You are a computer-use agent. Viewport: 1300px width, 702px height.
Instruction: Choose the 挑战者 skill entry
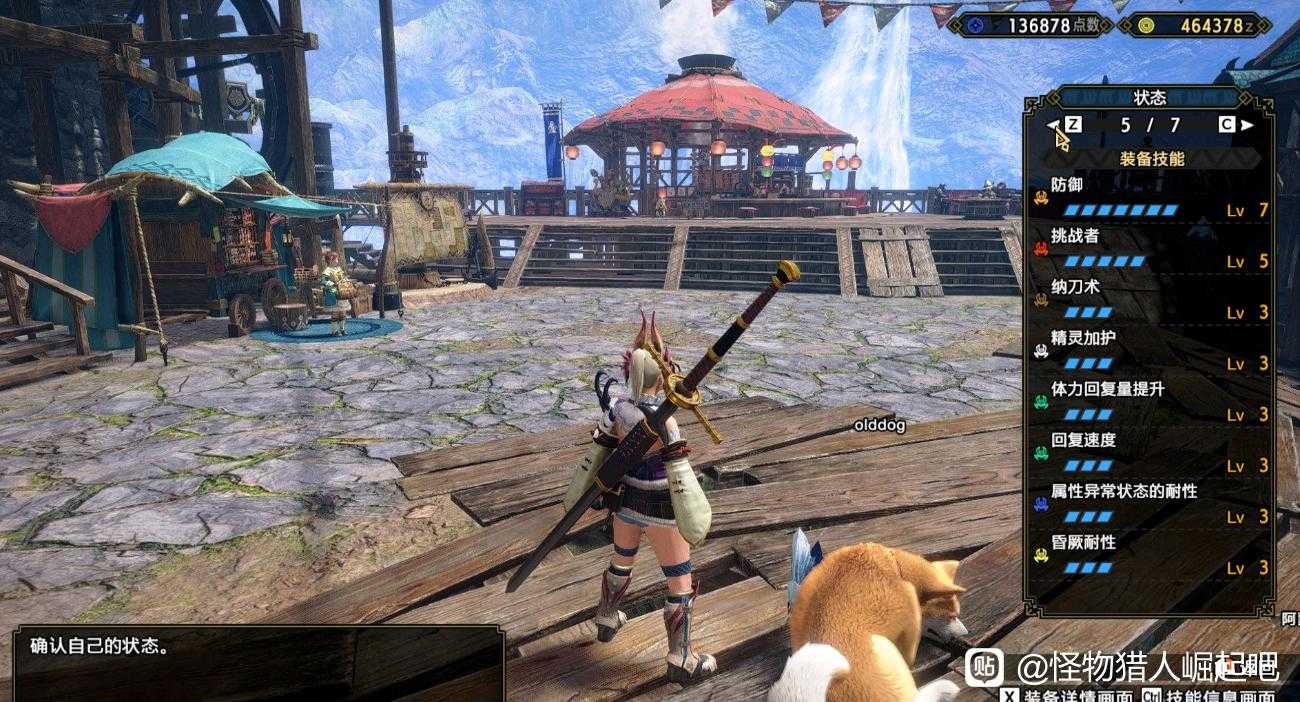(1150, 249)
